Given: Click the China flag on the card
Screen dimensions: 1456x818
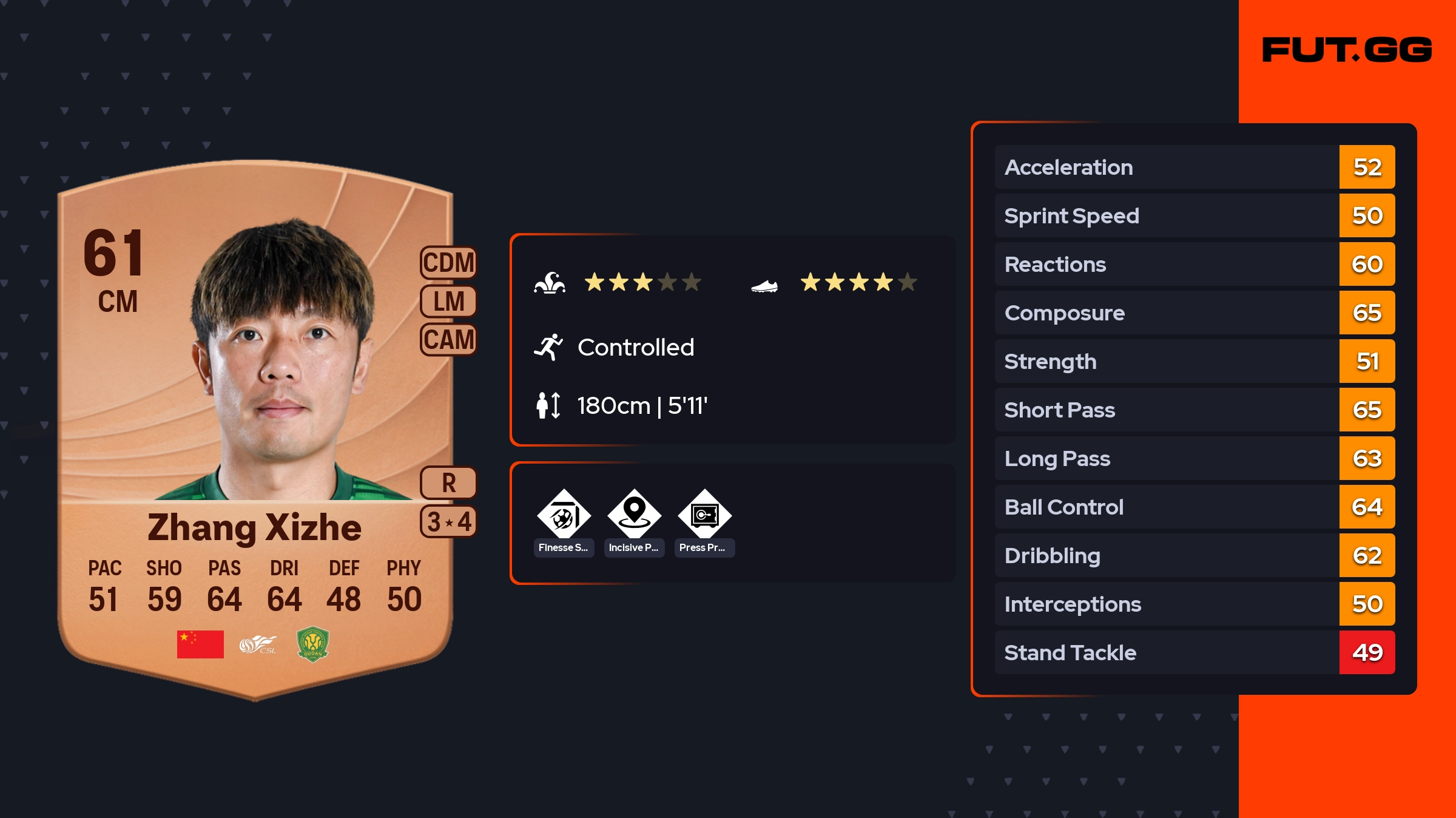Looking at the screenshot, I should pos(200,644).
